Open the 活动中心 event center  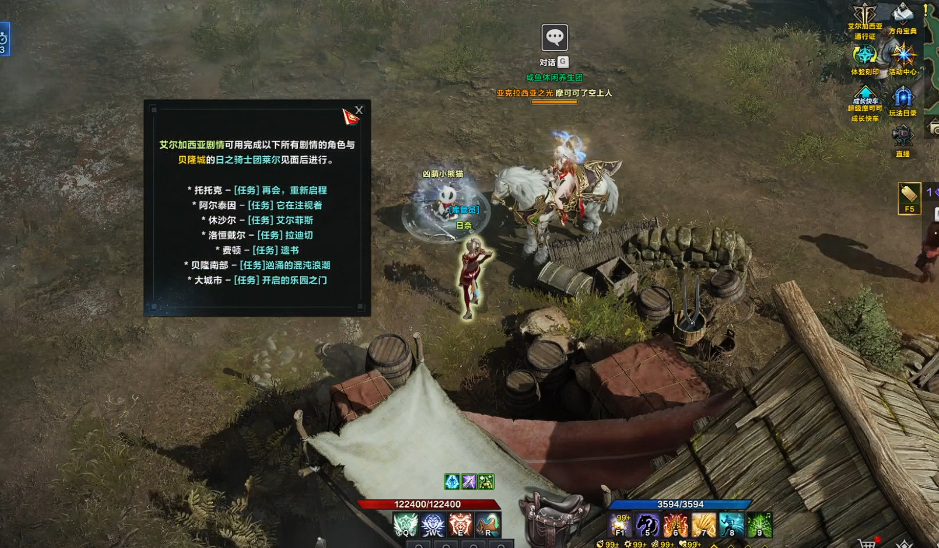click(903, 55)
